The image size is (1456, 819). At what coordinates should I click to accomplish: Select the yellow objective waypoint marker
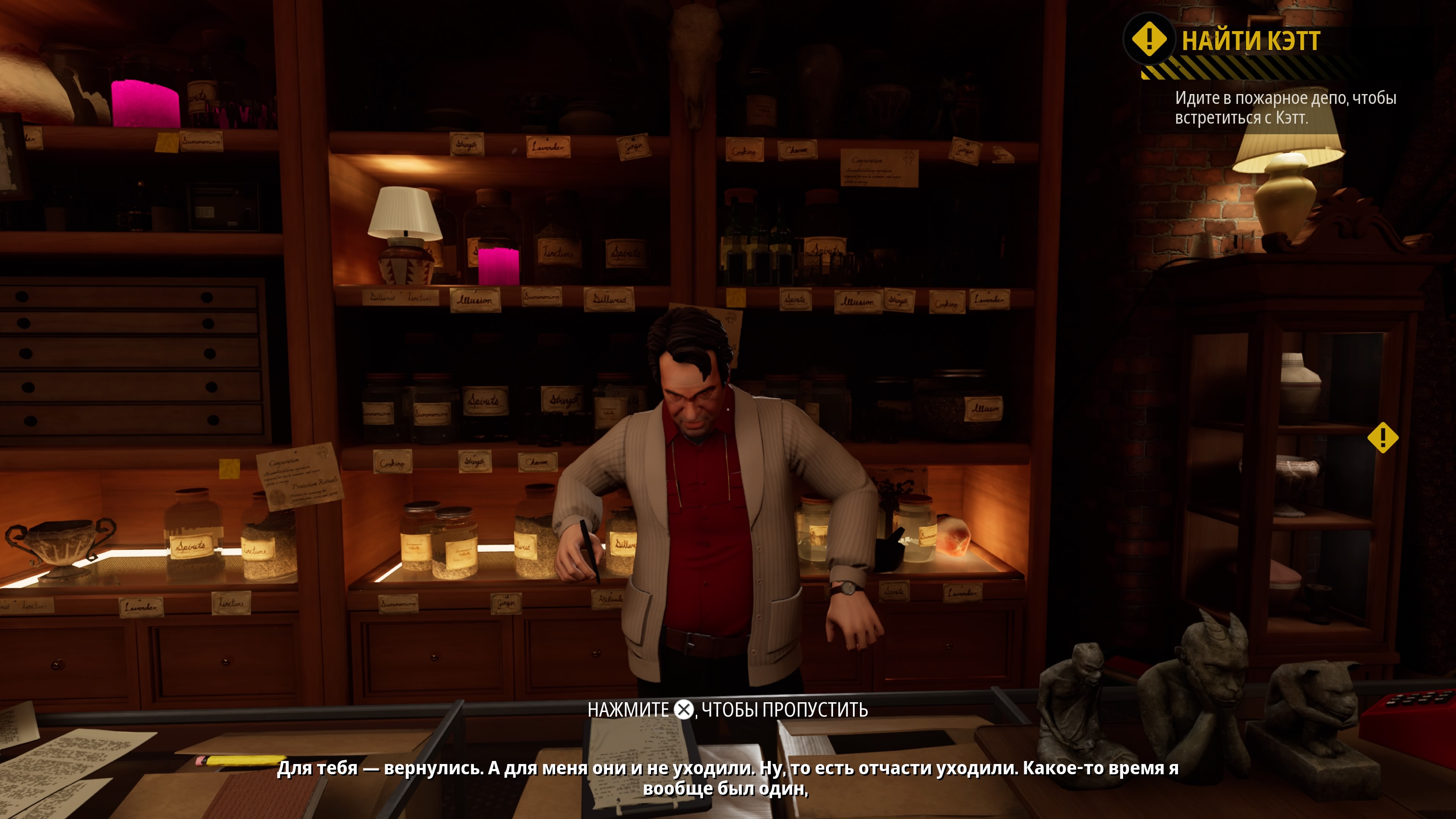[x=1382, y=438]
